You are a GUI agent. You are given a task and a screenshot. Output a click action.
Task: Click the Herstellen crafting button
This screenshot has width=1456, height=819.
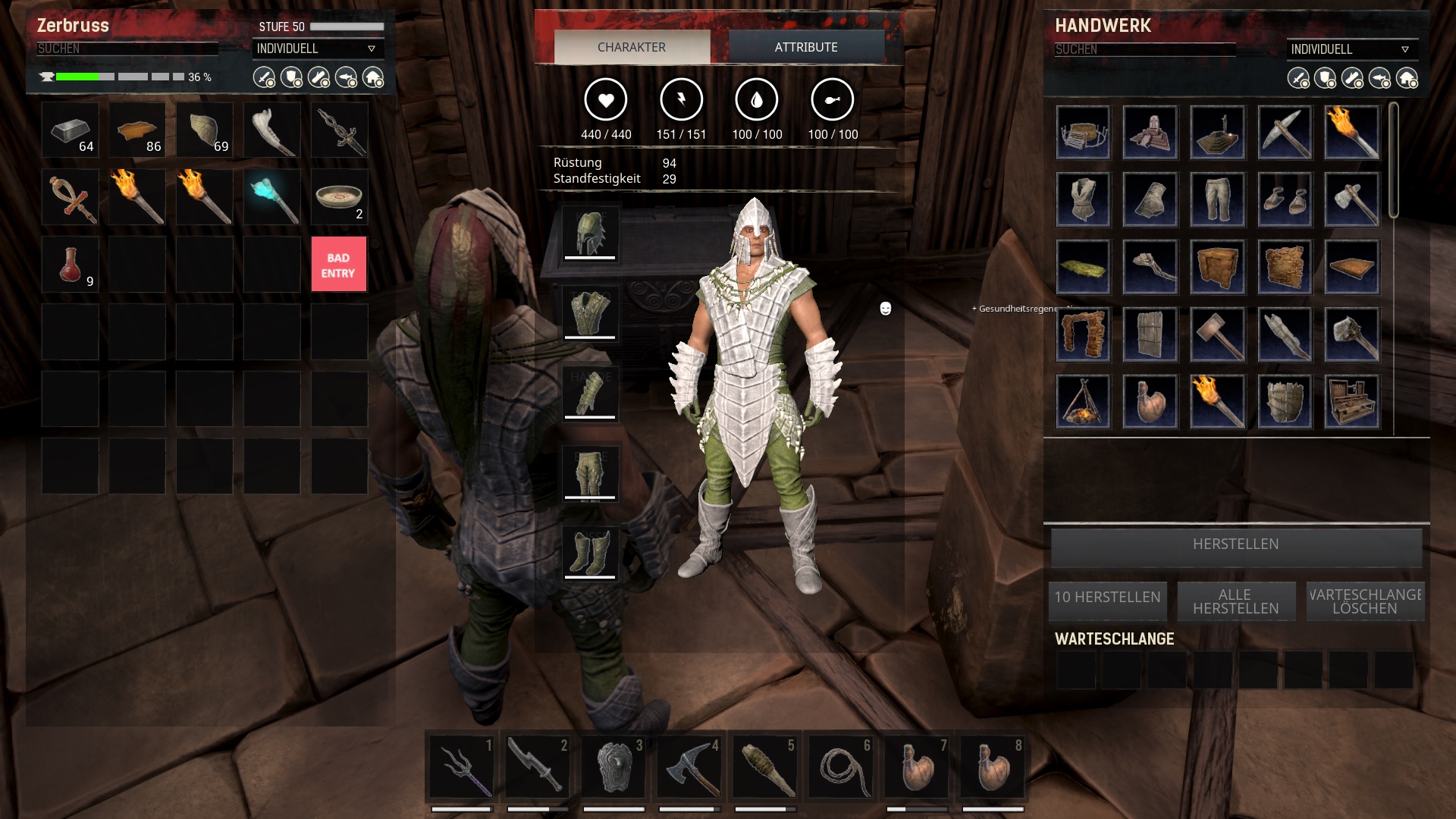[x=1235, y=544]
